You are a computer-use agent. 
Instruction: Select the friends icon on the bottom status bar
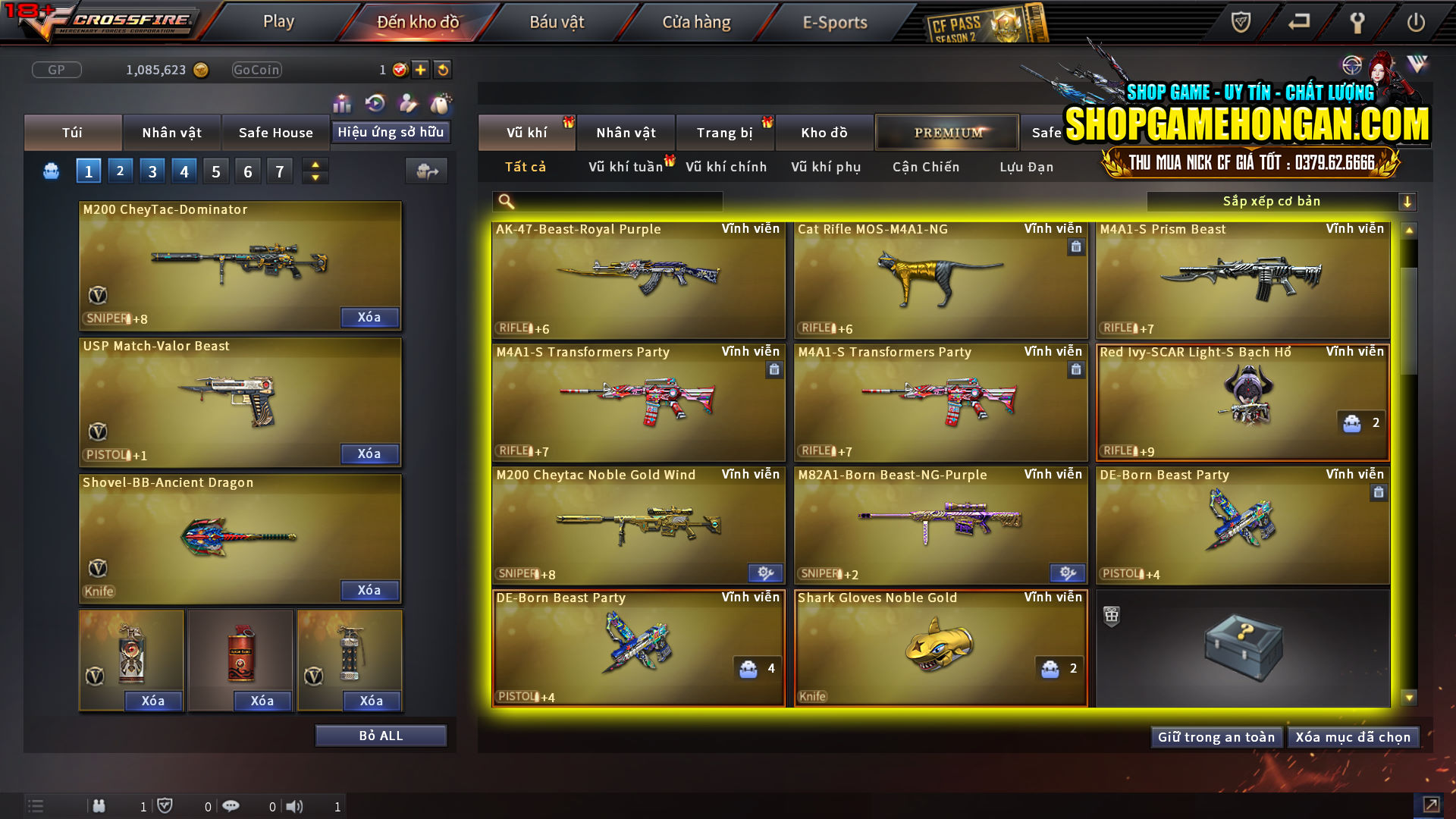99,806
